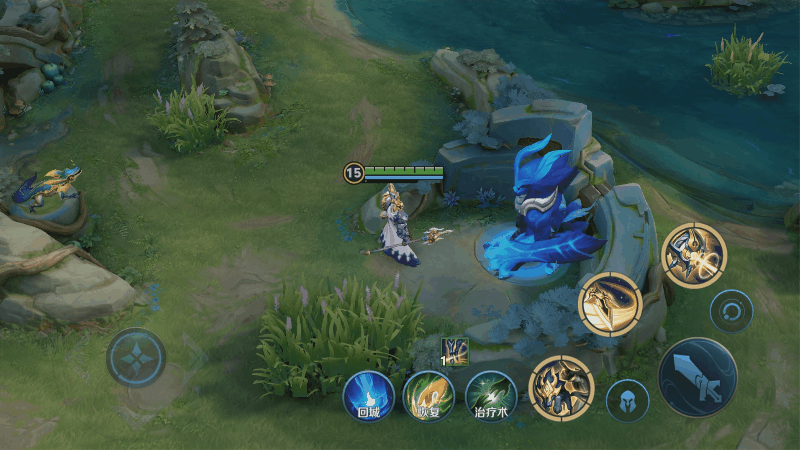Cast the 治疗术 heal spell
This screenshot has height=450, width=800.
click(490, 395)
